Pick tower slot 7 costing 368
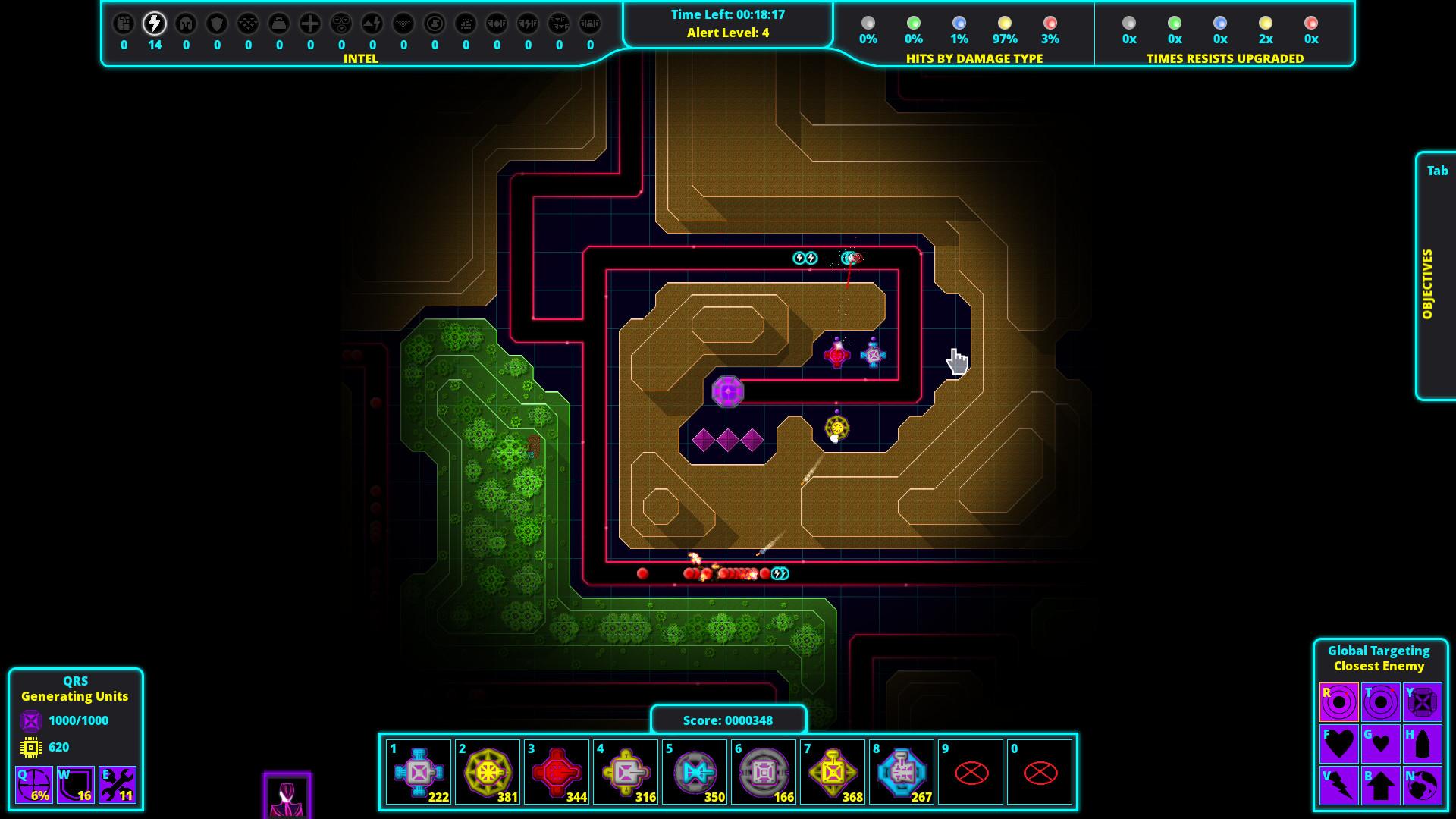1456x819 pixels. click(x=832, y=772)
